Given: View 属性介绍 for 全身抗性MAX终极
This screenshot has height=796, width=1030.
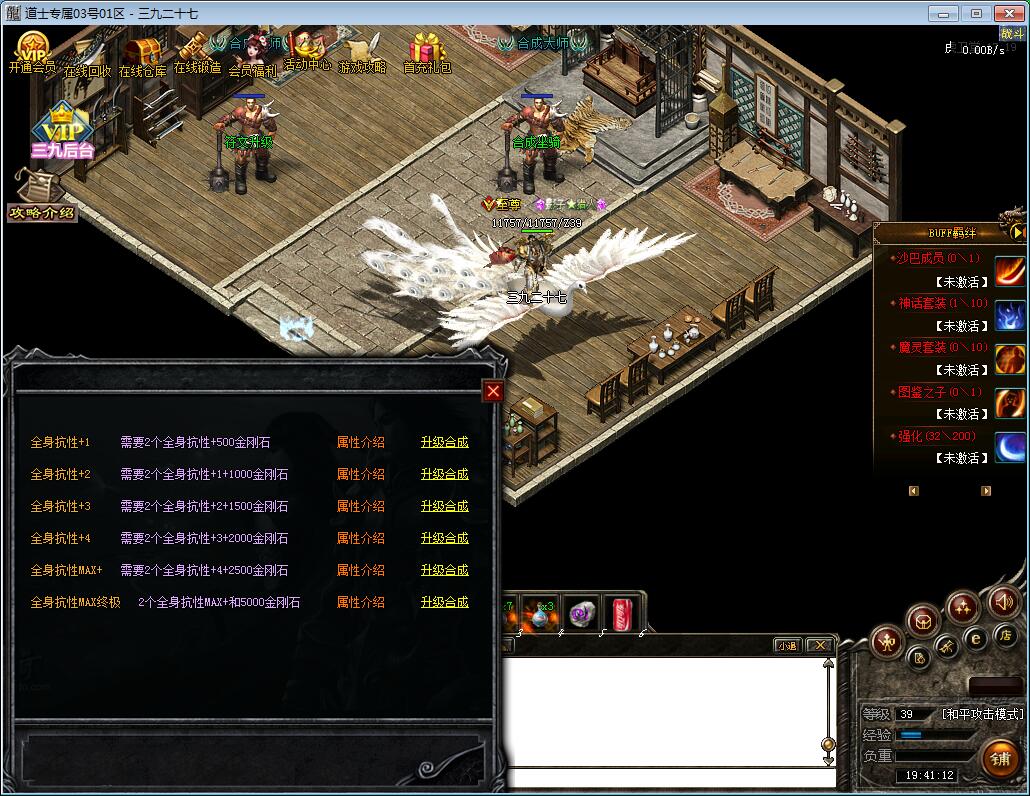Looking at the screenshot, I should click(360, 602).
